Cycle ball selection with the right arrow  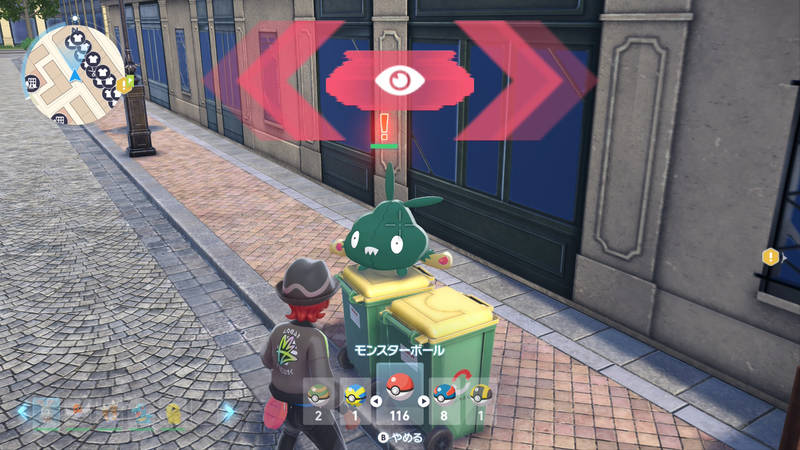(423, 402)
